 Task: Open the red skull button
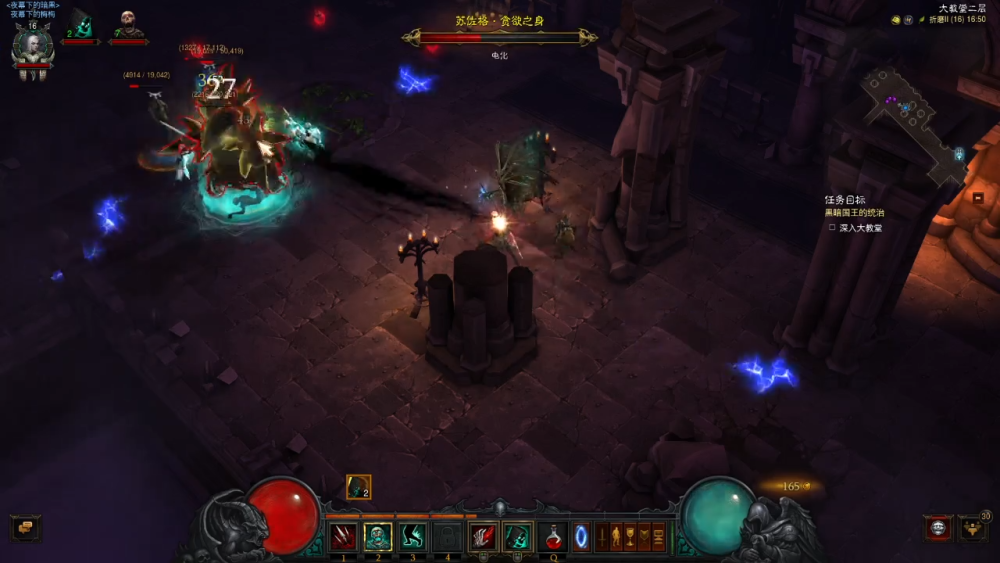pyautogui.click(x=937, y=528)
